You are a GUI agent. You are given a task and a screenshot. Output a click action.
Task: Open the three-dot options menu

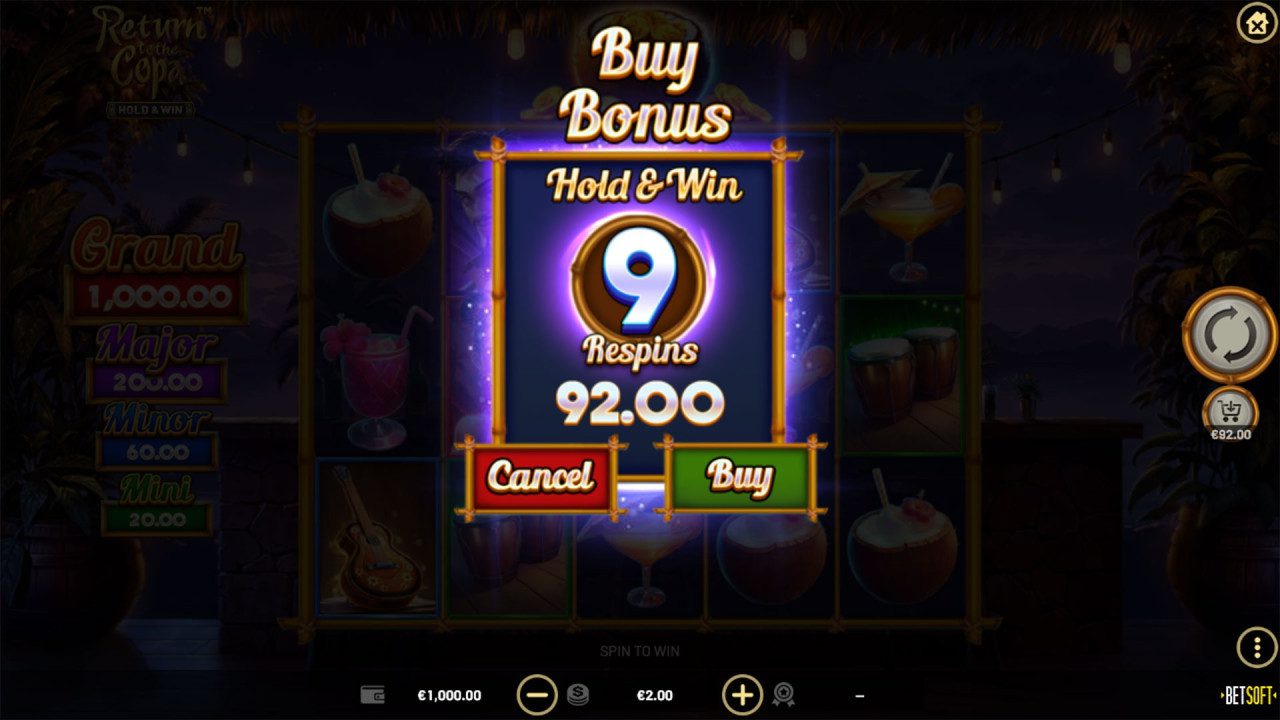pos(1258,647)
